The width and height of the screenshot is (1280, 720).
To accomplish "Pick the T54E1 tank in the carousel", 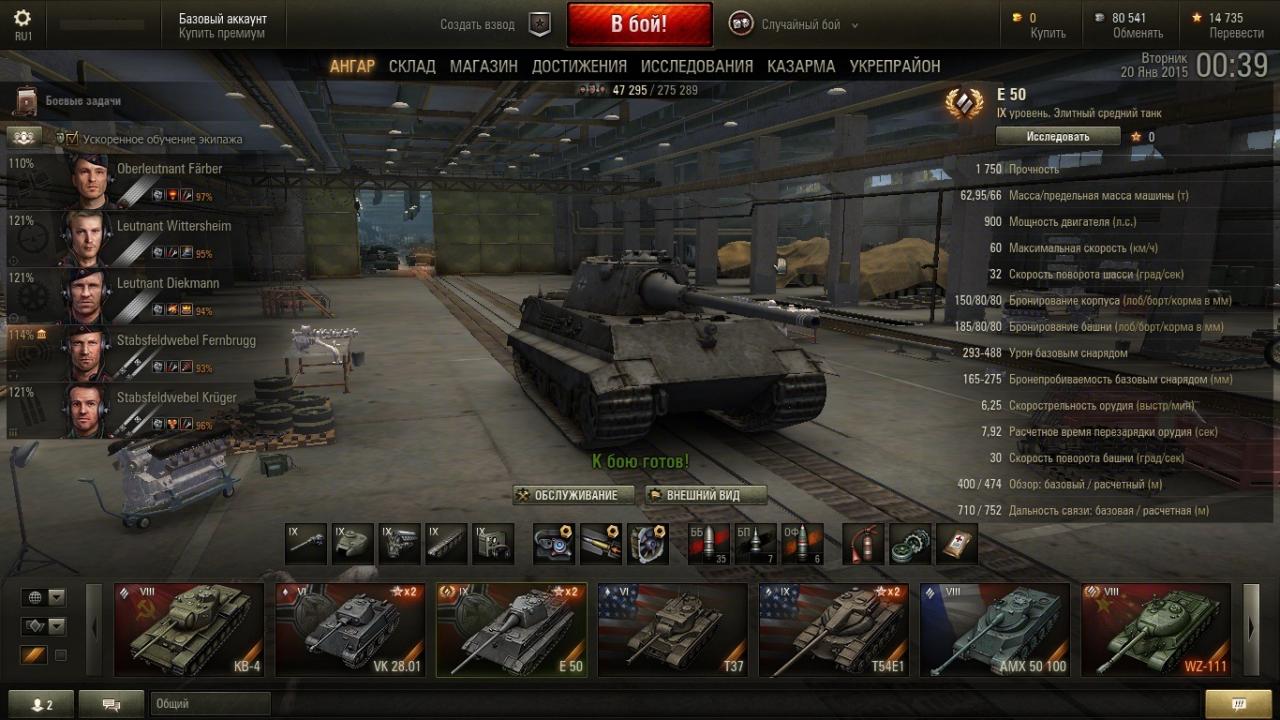I will [833, 630].
